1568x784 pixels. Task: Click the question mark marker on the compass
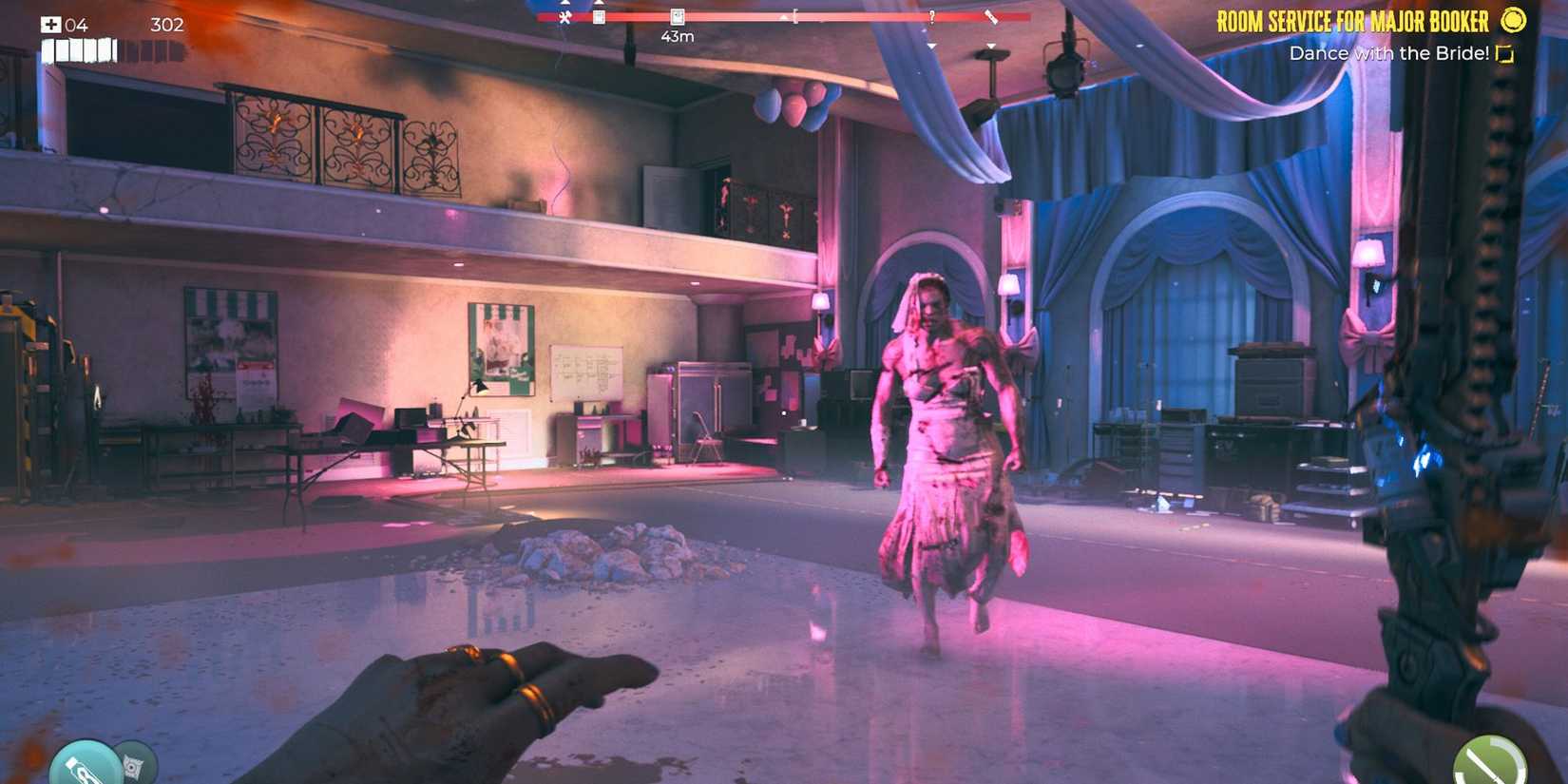click(932, 17)
